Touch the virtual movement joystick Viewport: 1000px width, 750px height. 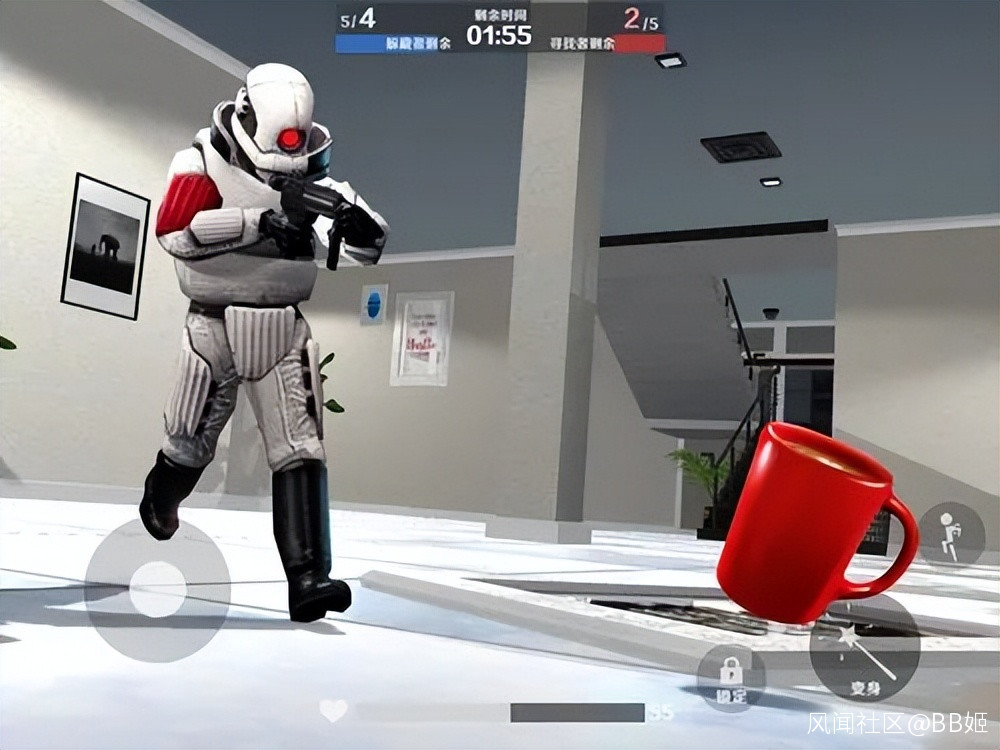(x=158, y=589)
